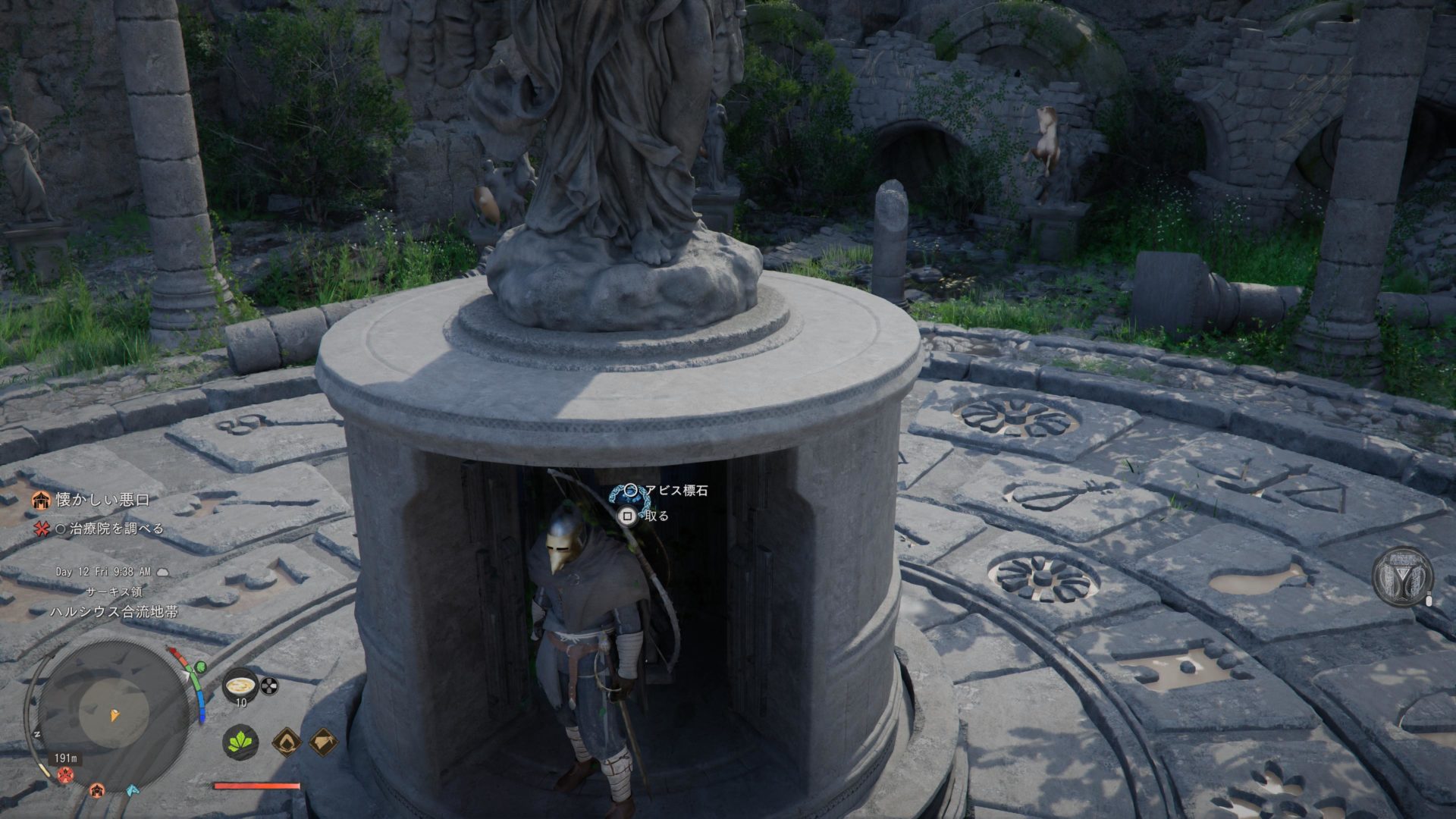Click the red quest marker under the minimap
Screen dimensions: 1456x819
[x=65, y=773]
